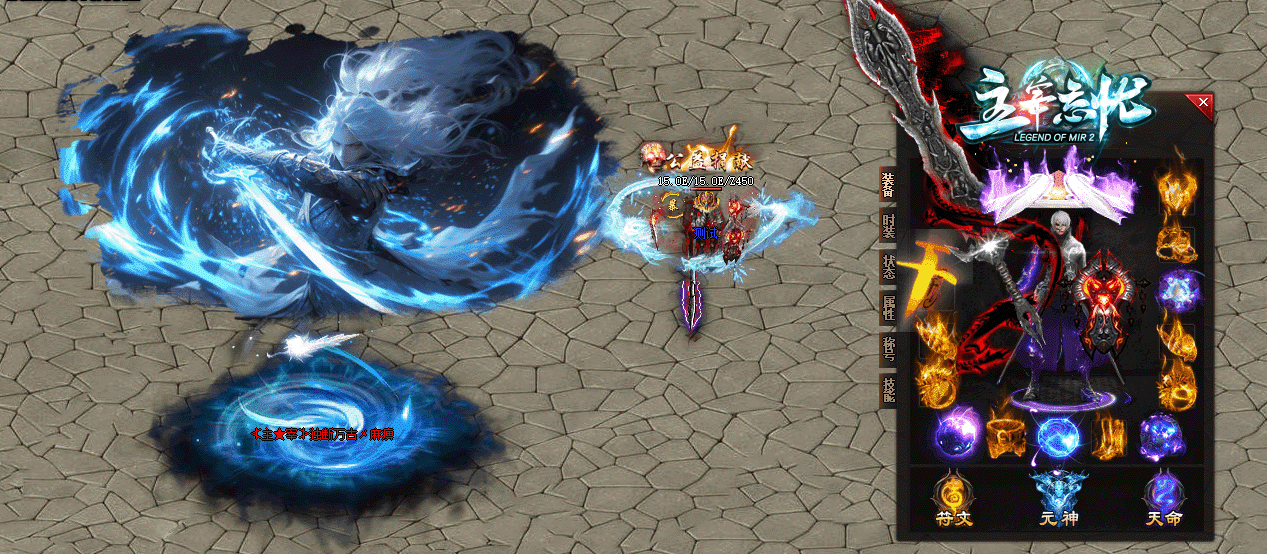Open the 元神 spirit button
1267x554 pixels.
click(x=1058, y=500)
